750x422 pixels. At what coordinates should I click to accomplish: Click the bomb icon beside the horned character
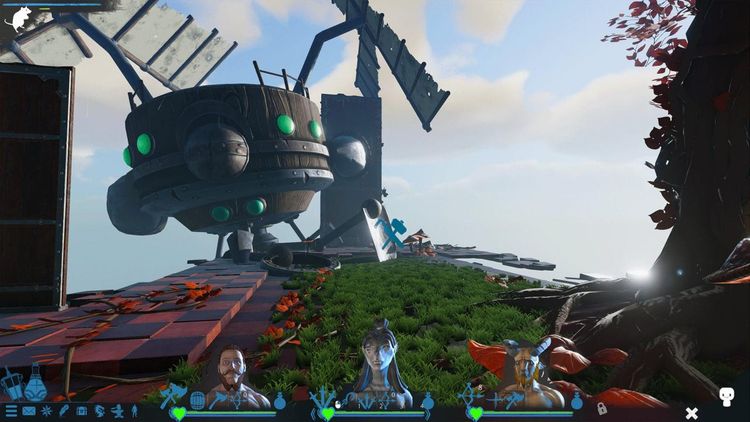pos(575,401)
